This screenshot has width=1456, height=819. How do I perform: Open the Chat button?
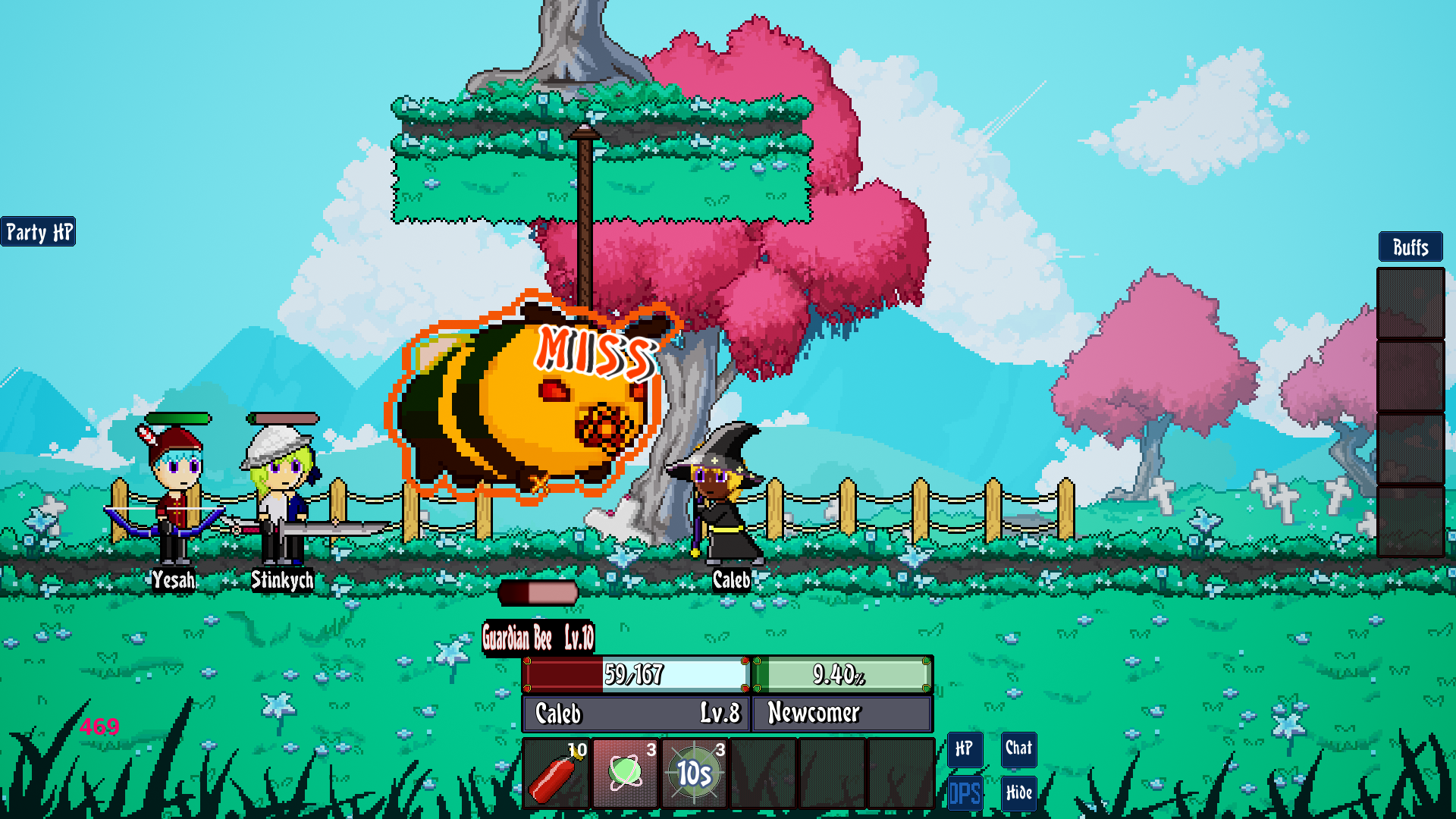pyautogui.click(x=1018, y=748)
